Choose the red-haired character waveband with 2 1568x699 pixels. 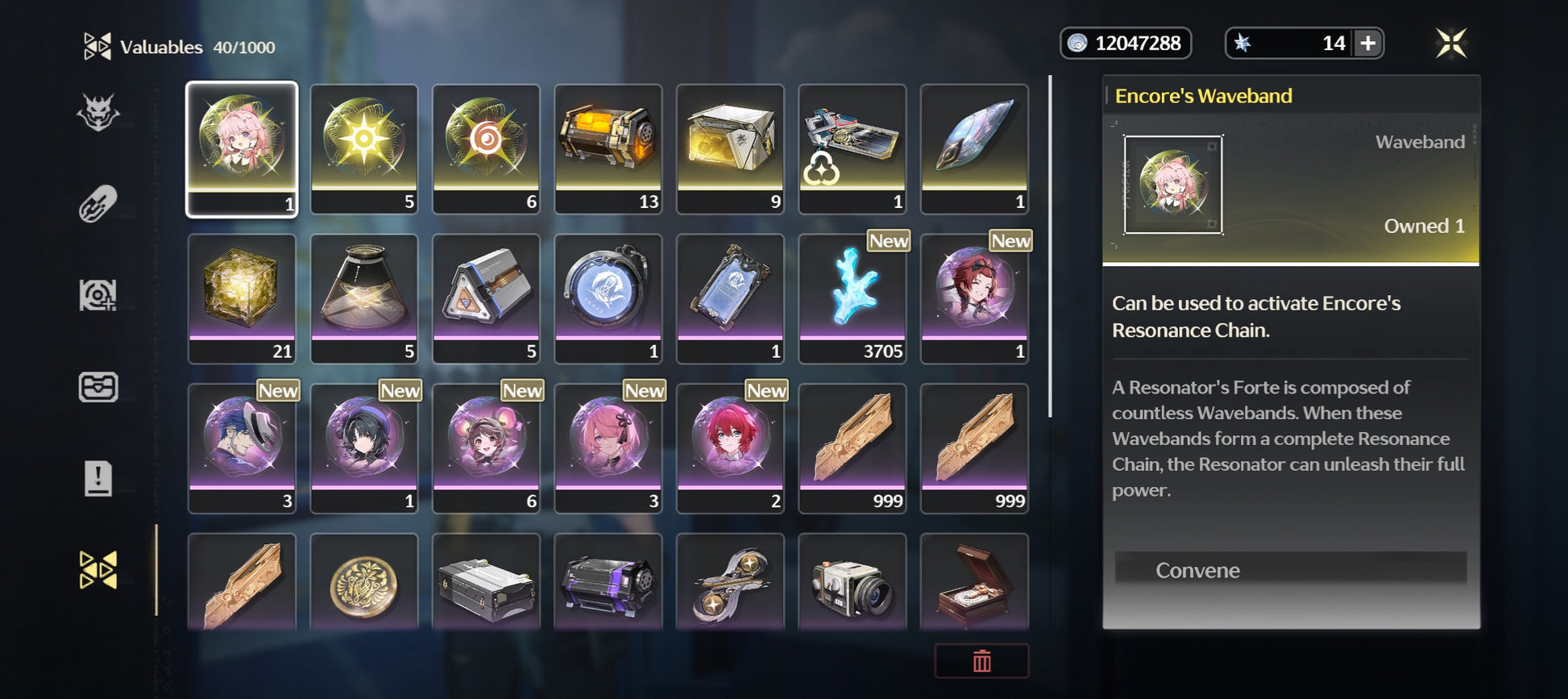click(x=730, y=447)
